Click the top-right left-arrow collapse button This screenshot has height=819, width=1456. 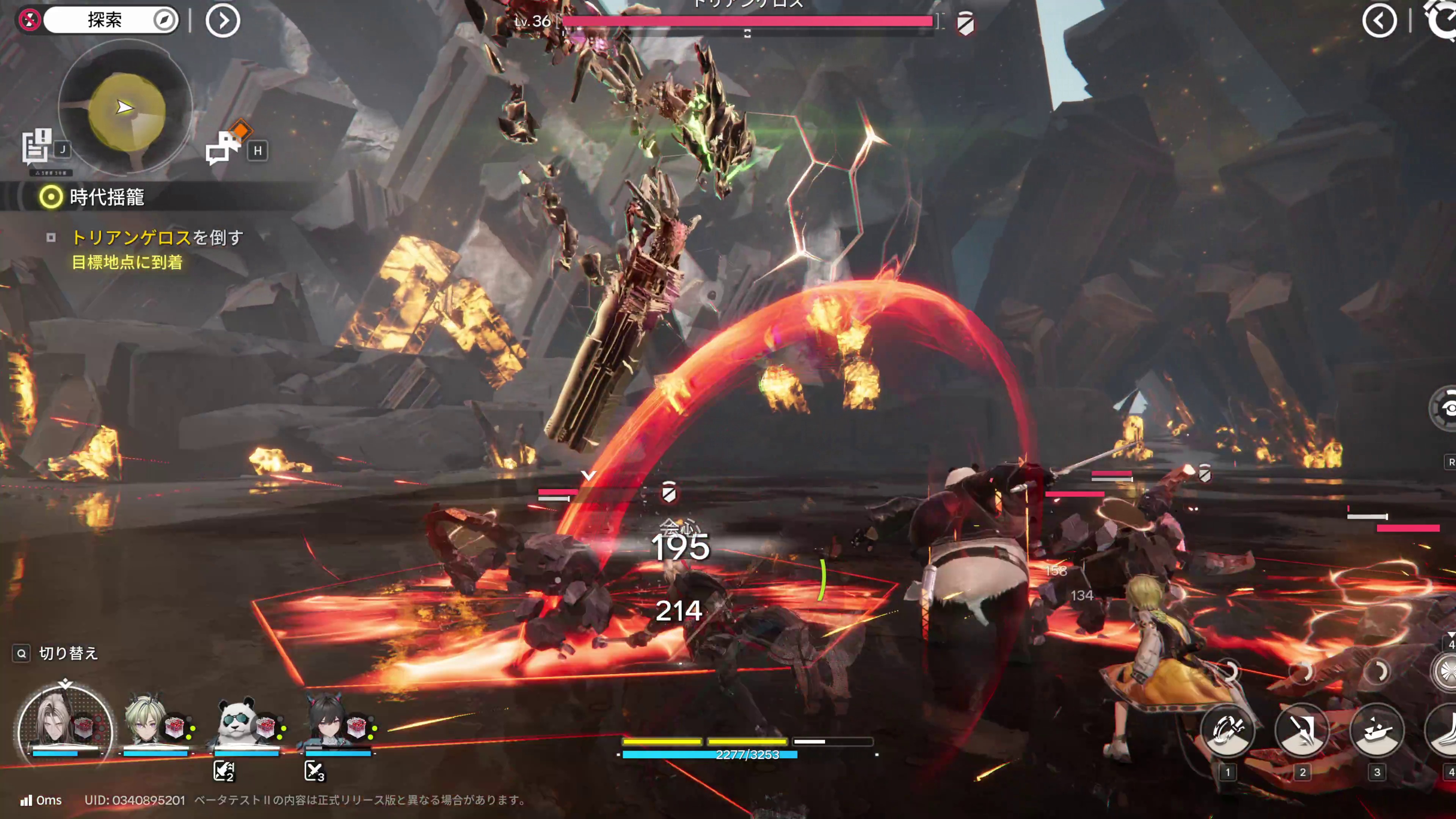1379,21
